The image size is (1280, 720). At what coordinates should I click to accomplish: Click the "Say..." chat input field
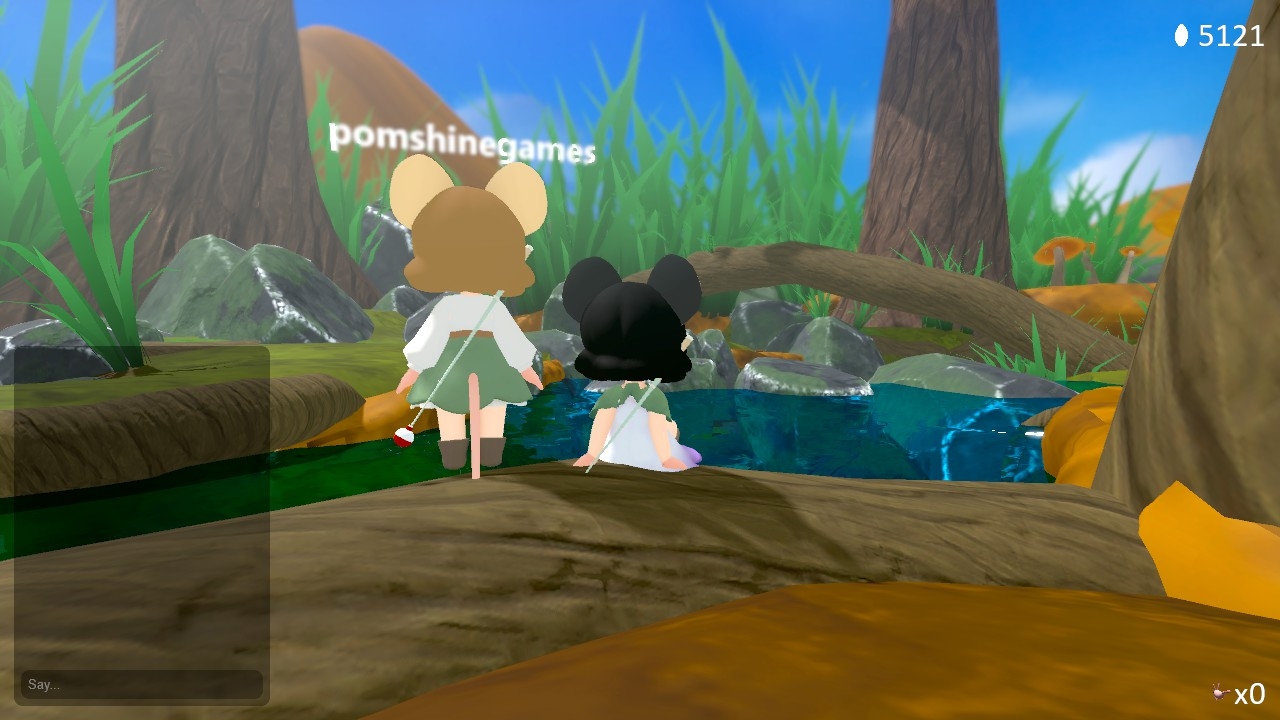click(x=141, y=685)
